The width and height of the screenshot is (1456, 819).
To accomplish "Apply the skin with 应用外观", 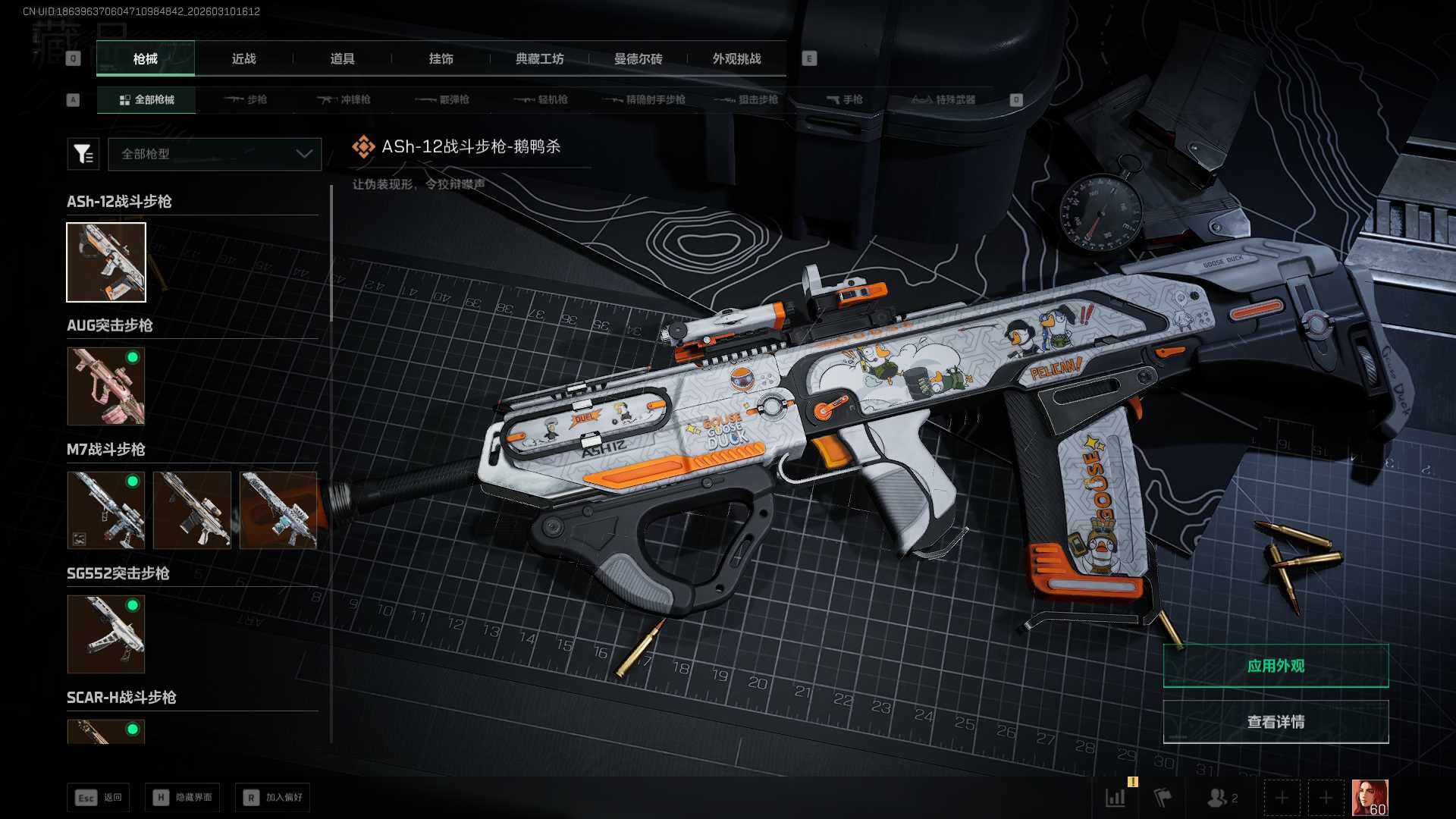I will pyautogui.click(x=1276, y=666).
